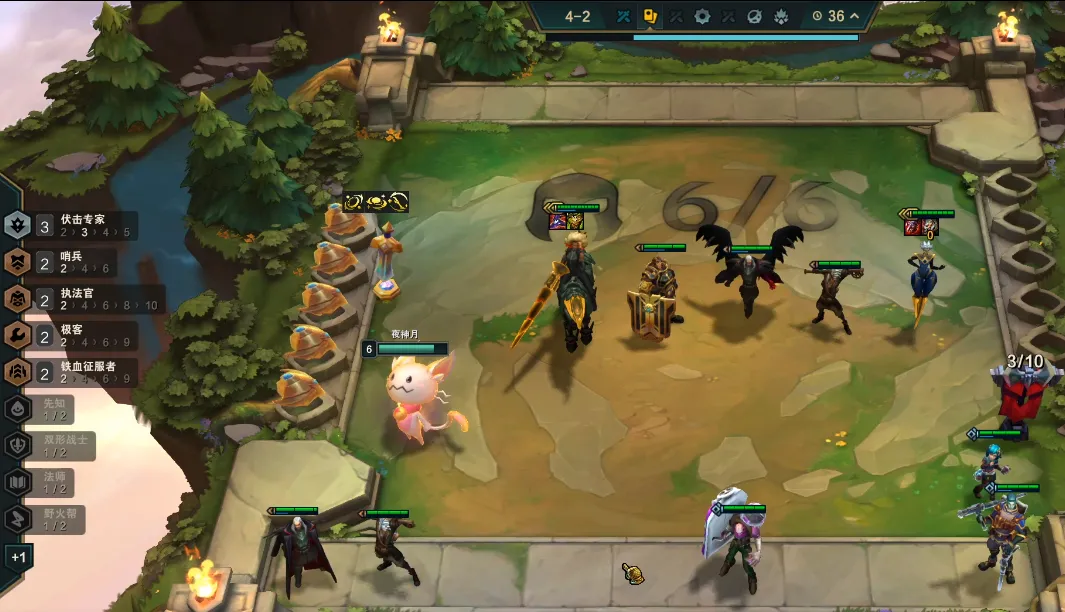Viewport: 1065px width, 612px height.
Task: Click the planet-shaped stage icon in top bar
Action: coord(756,16)
